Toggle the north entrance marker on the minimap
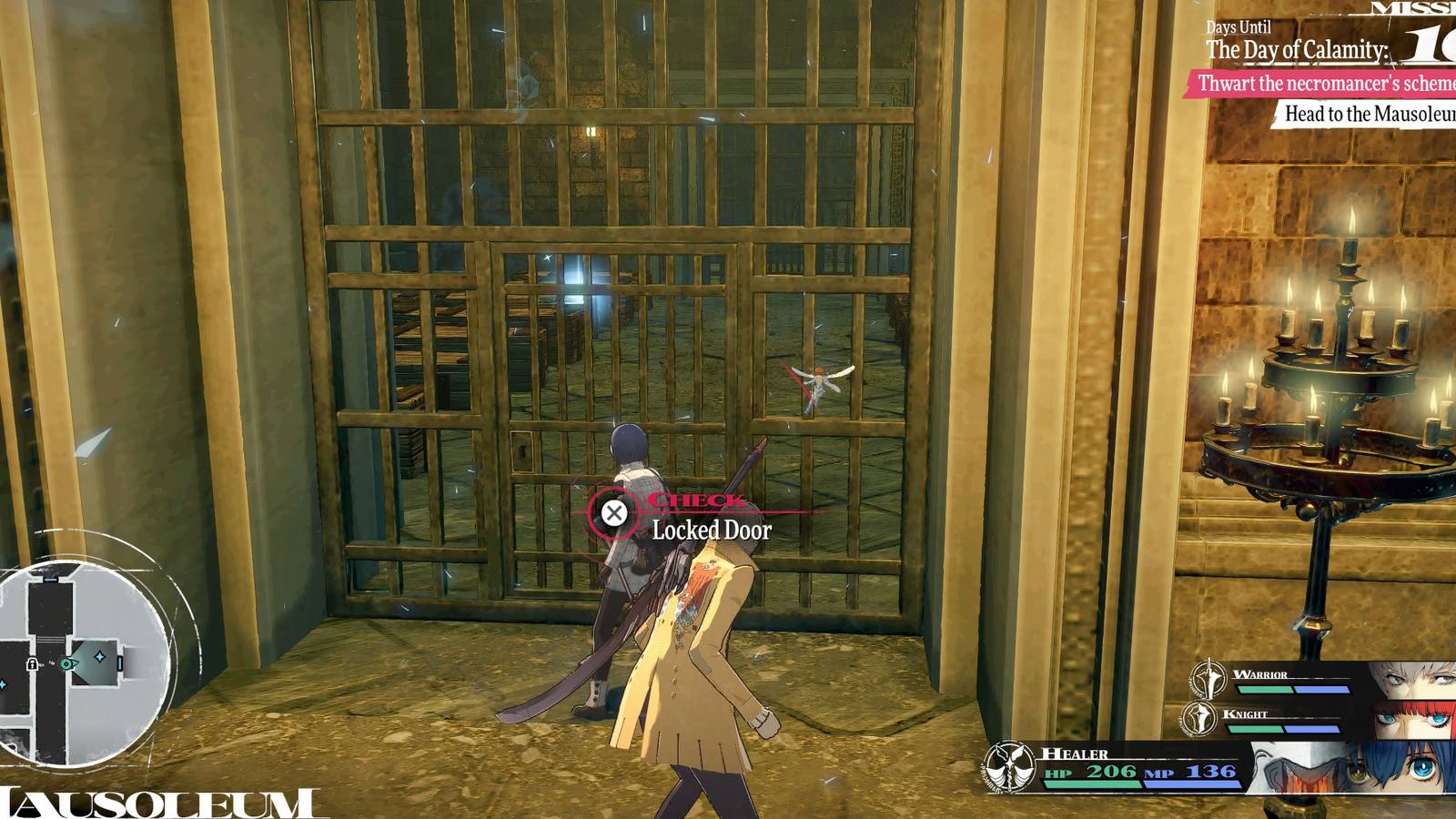Image resolution: width=1456 pixels, height=819 pixels. pos(51,578)
